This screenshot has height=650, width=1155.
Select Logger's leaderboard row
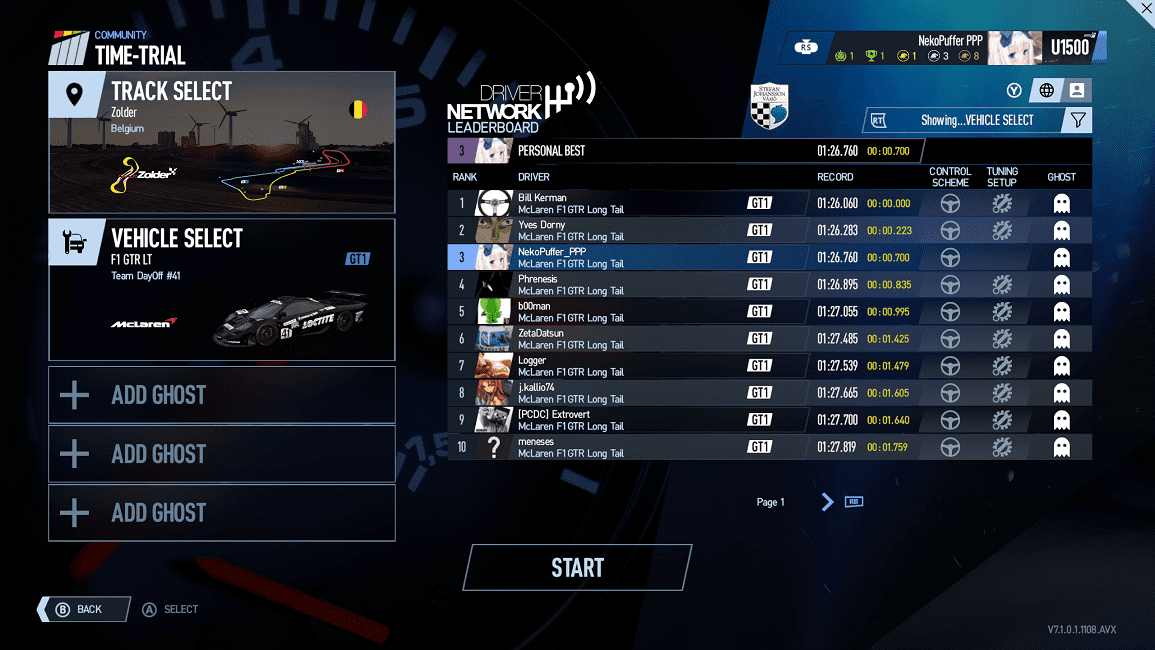640,366
